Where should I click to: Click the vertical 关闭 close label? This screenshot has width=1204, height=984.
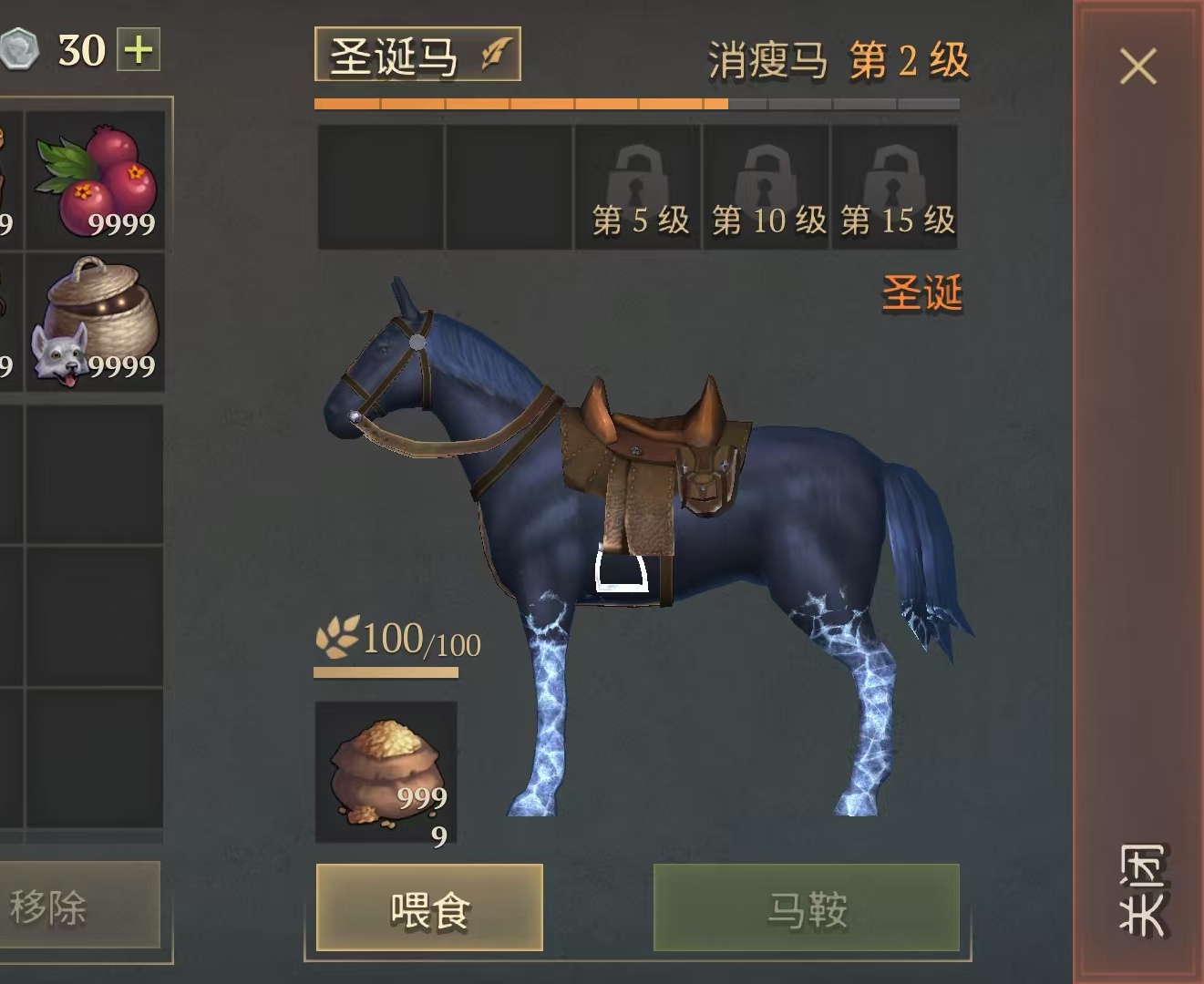point(1141,889)
